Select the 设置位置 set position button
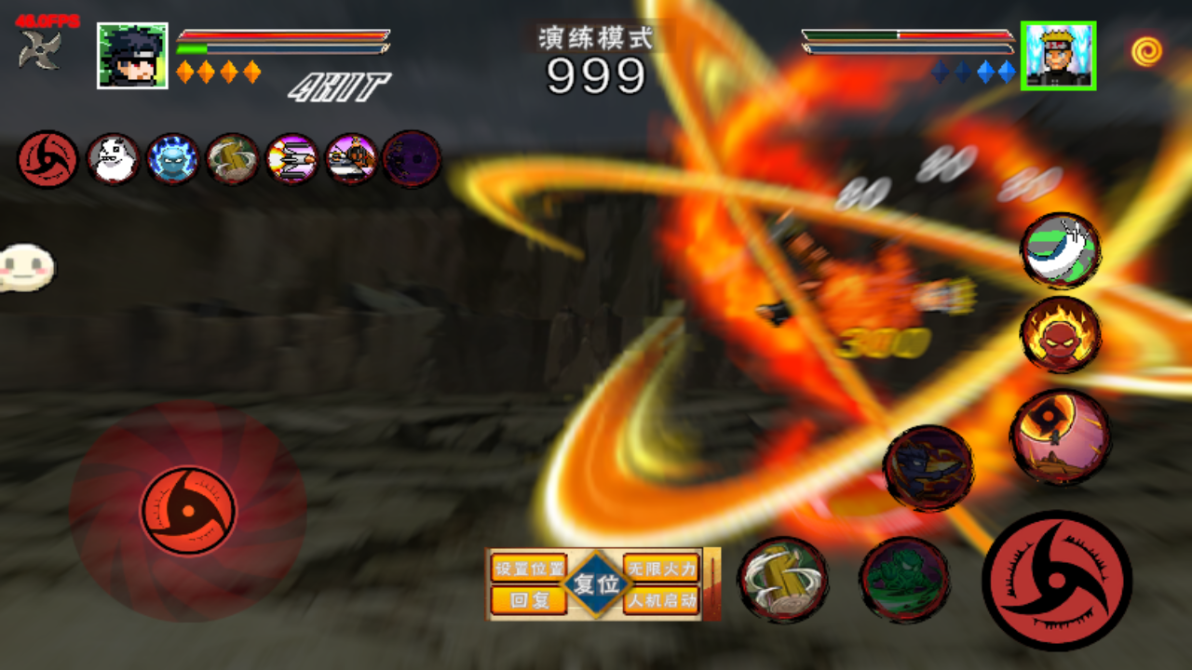Image resolution: width=1192 pixels, height=670 pixels. pyautogui.click(x=528, y=569)
